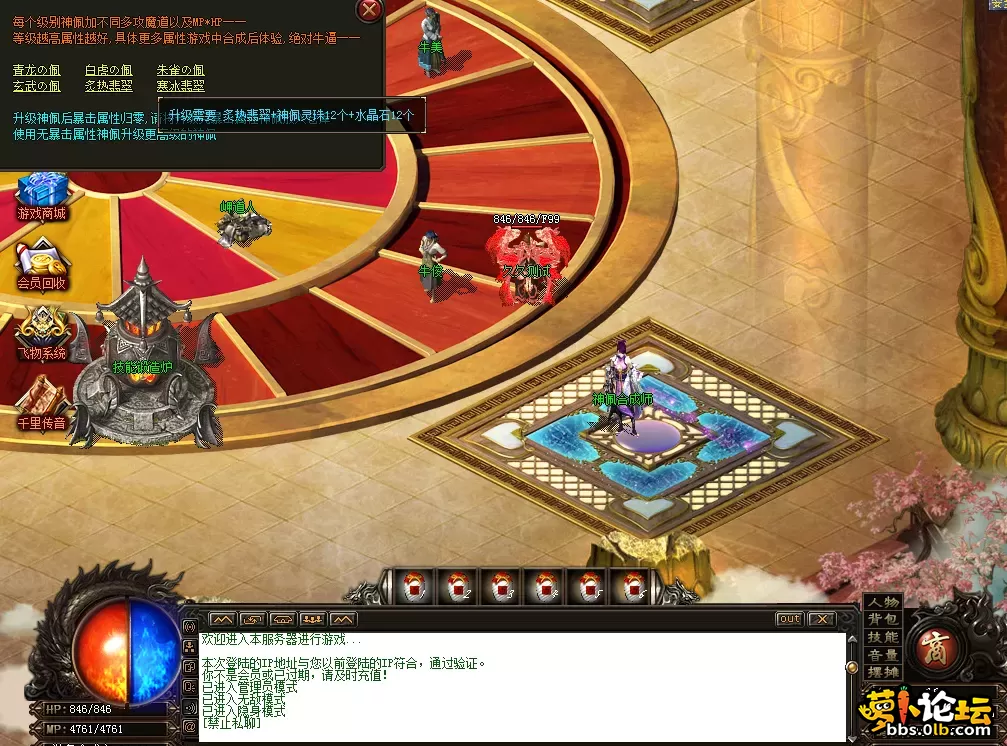Open the 飞物系统 icon
This screenshot has width=1007, height=746.
[42, 330]
